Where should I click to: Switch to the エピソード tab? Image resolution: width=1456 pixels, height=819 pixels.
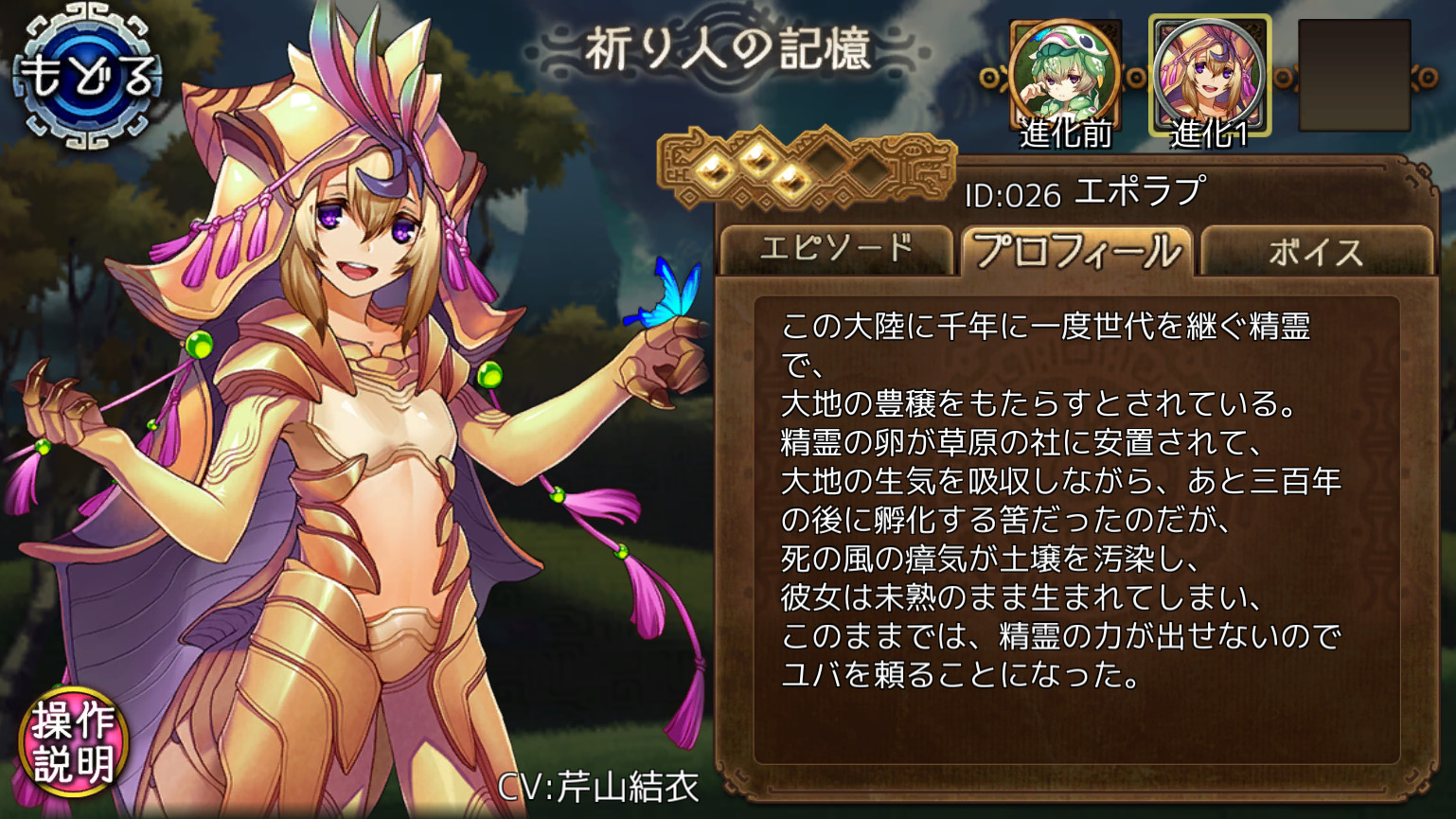pyautogui.click(x=837, y=248)
